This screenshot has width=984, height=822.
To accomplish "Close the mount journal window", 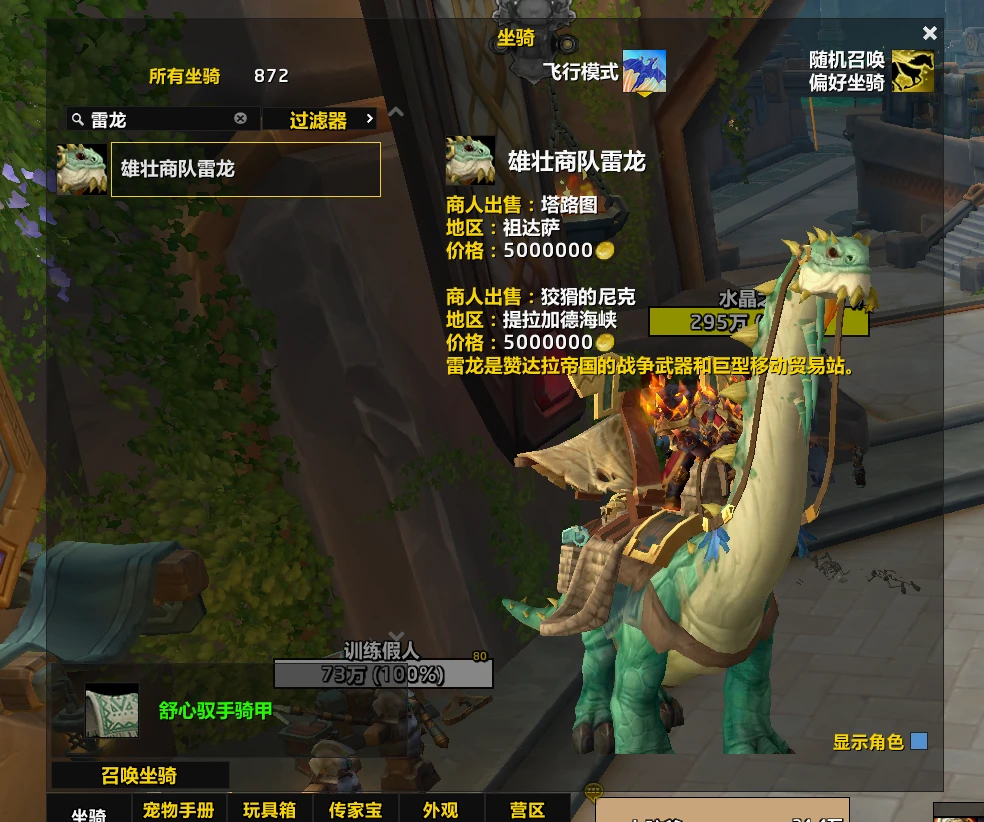I will 930,33.
